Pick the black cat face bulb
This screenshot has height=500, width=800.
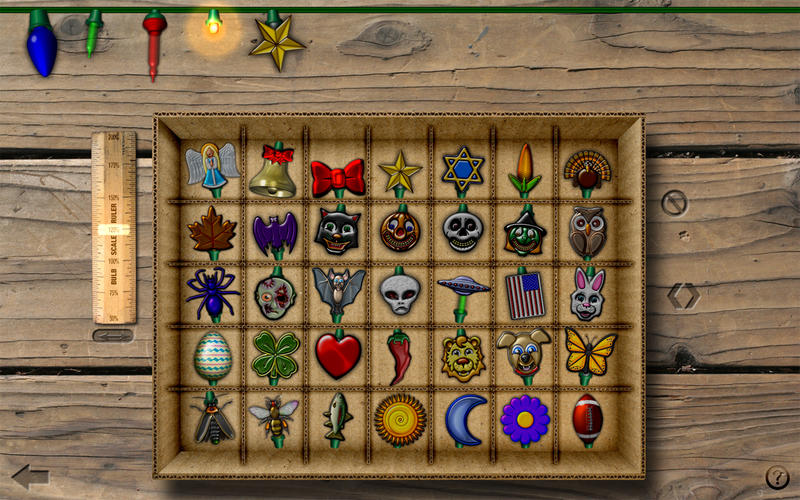[337, 231]
